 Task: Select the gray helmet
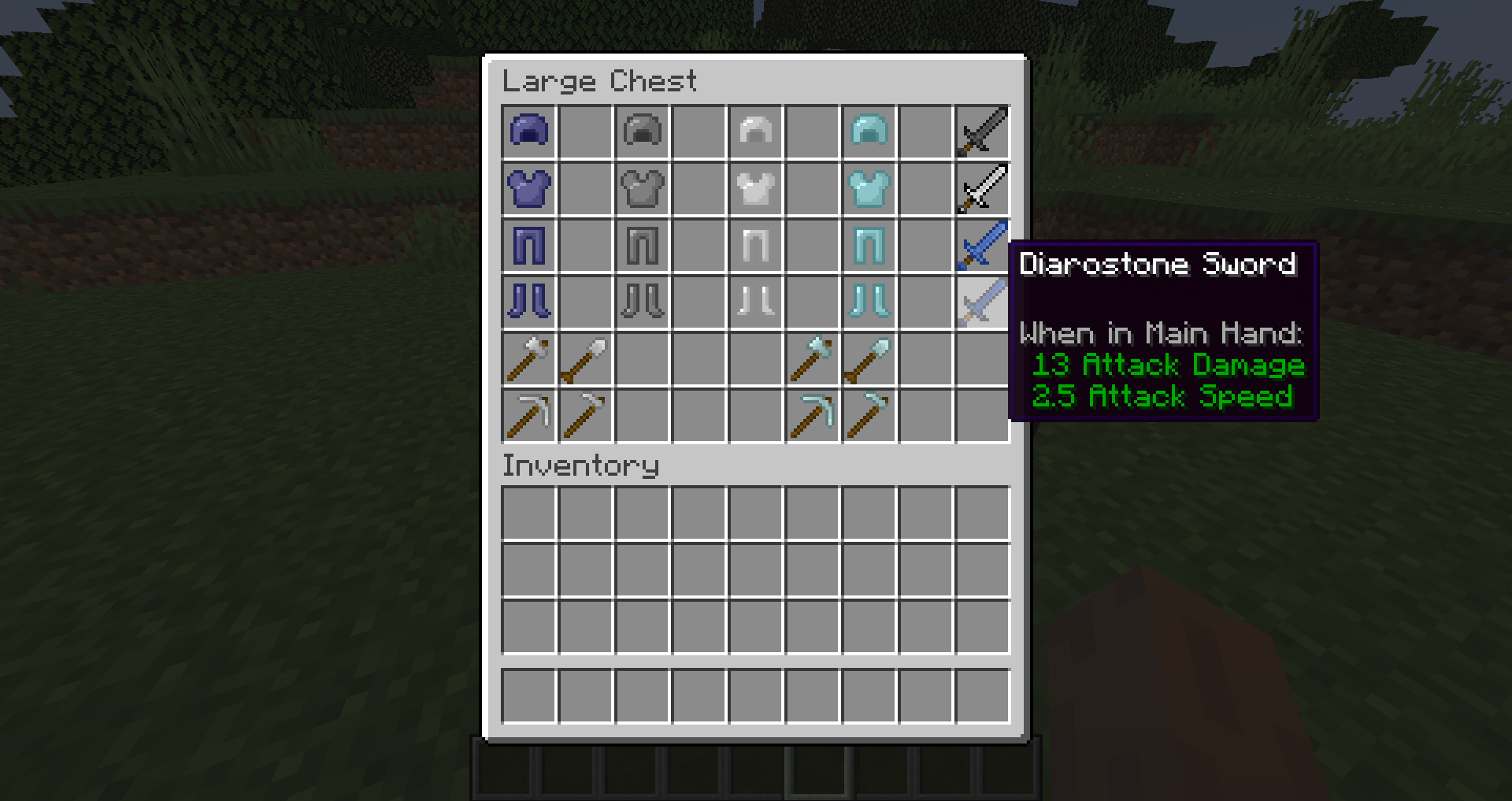point(642,132)
